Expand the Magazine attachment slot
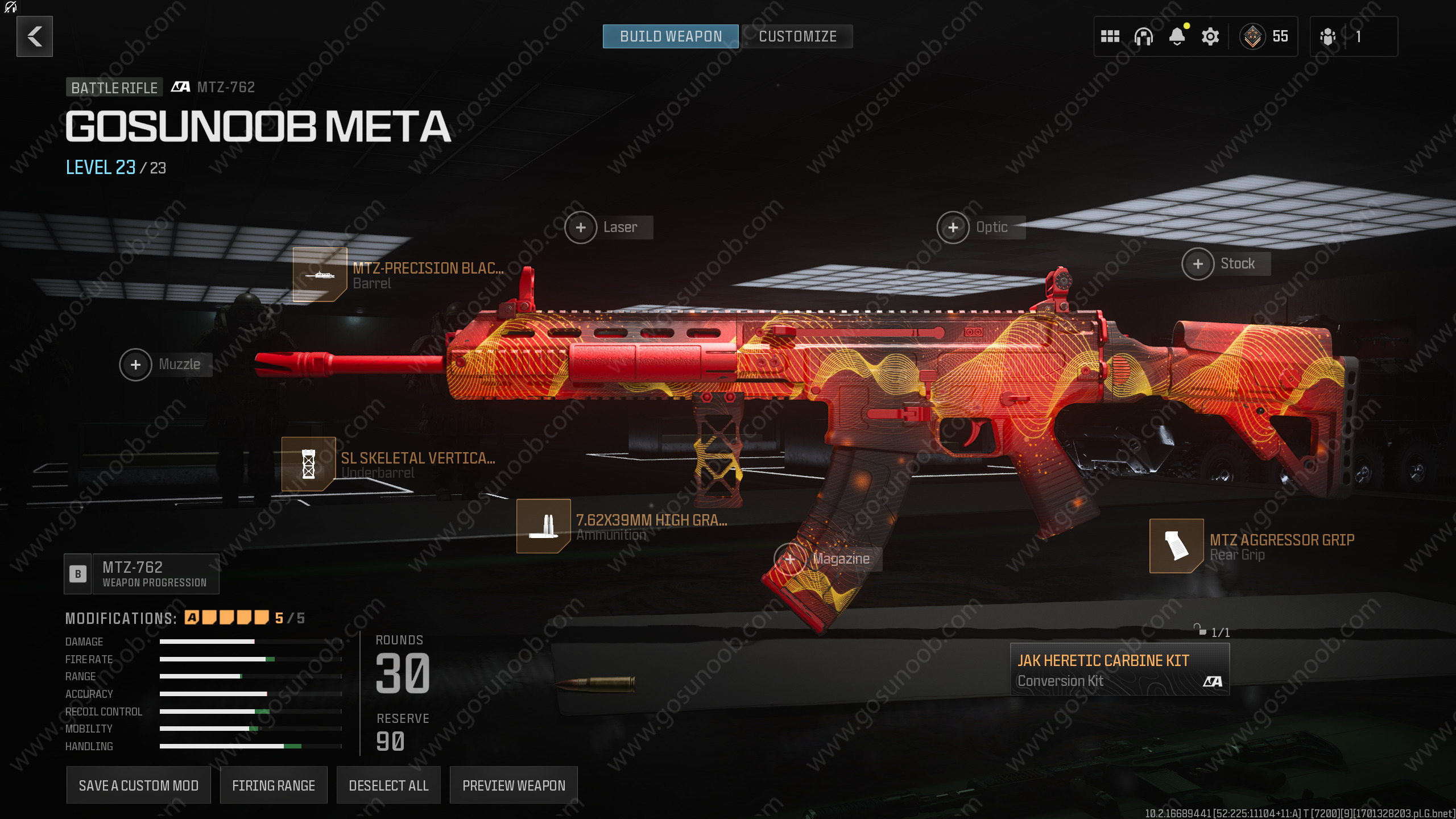This screenshot has height=819, width=1456. pos(791,559)
